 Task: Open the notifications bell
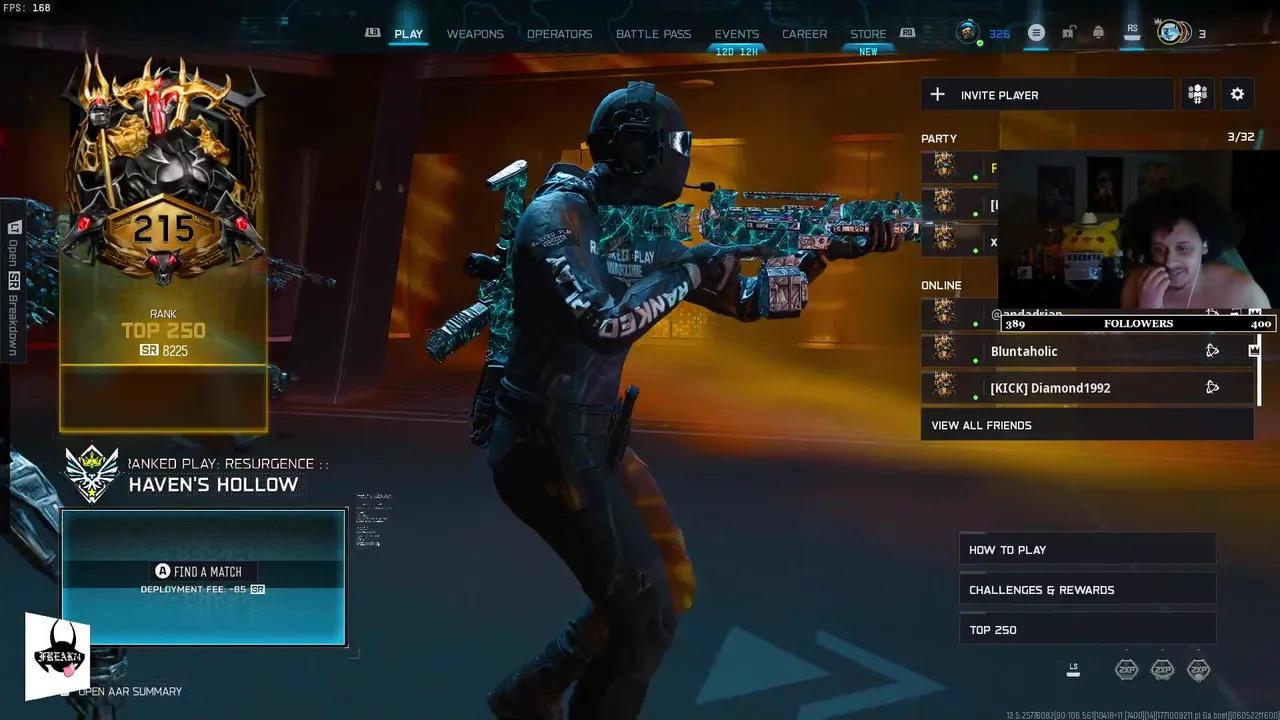click(1098, 33)
